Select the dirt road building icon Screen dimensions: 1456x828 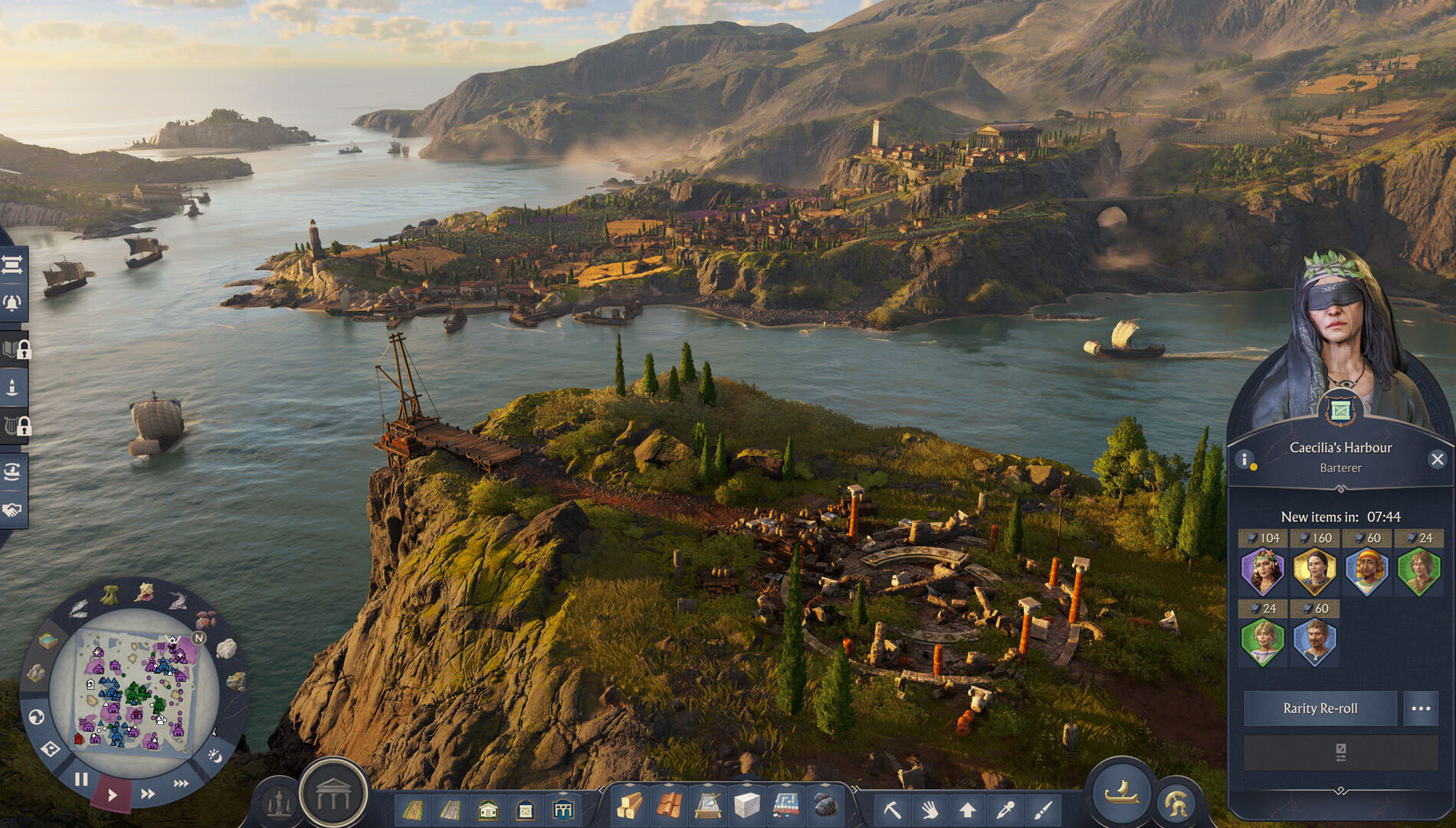414,809
